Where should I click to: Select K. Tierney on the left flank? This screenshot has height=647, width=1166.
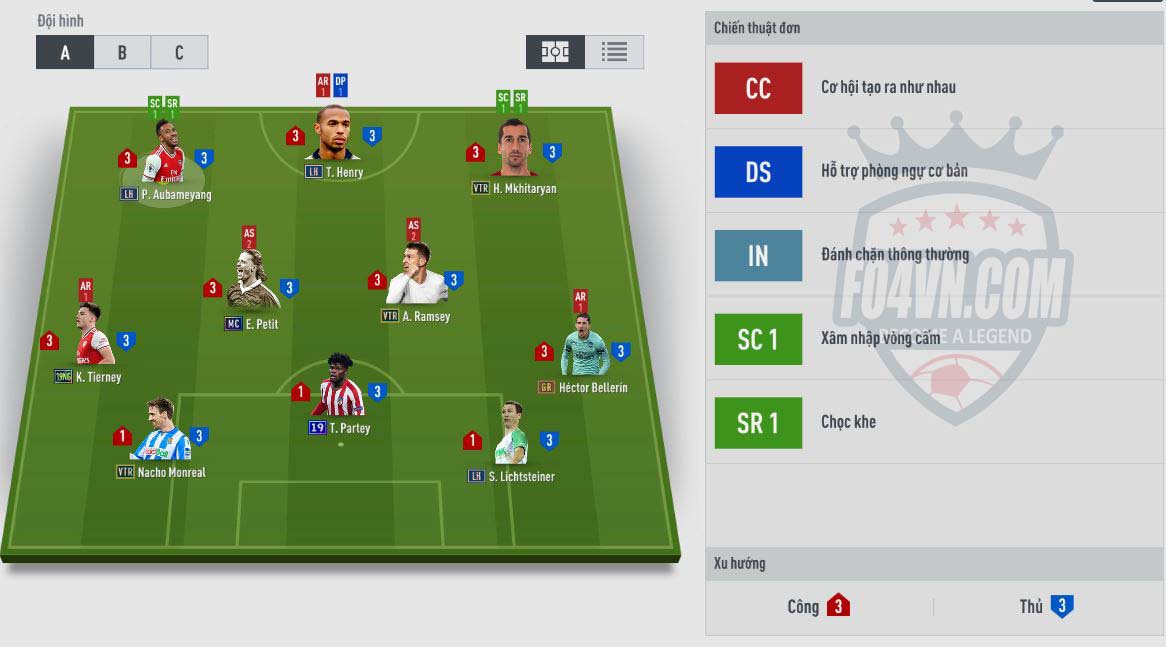point(88,340)
